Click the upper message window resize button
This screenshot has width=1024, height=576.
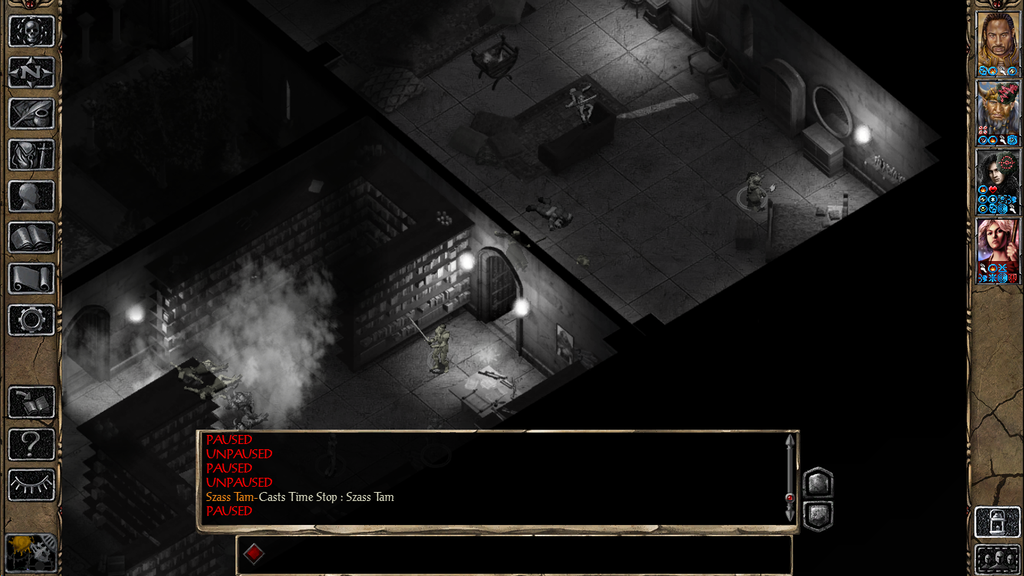(x=817, y=483)
